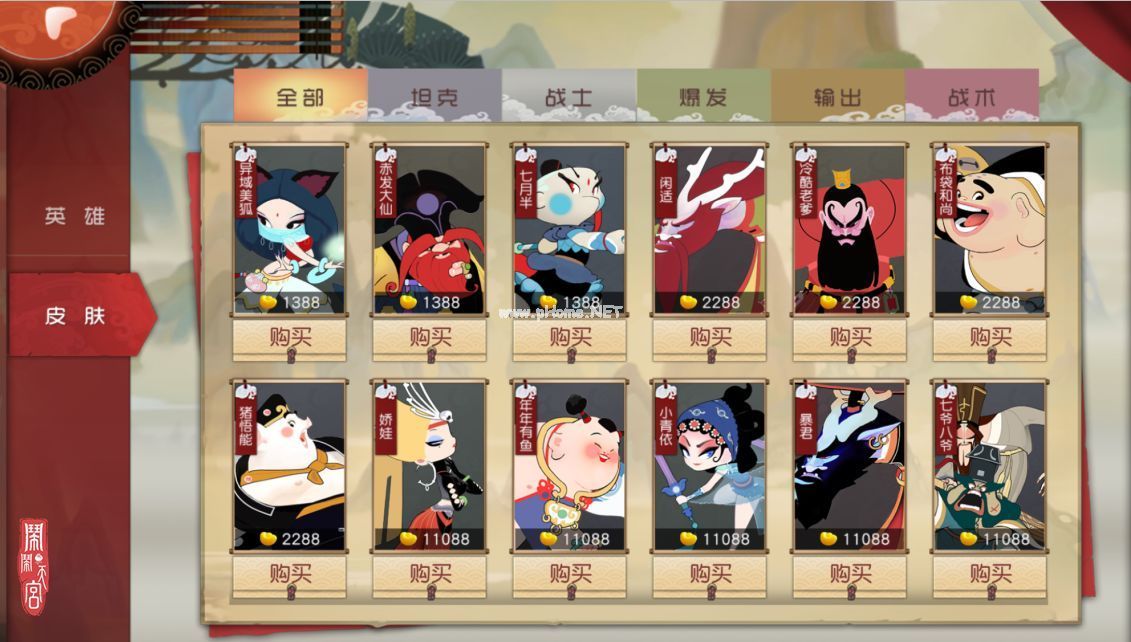Viewport: 1131px width, 642px height.
Task: Switch to the 全部 tab
Action: click(x=300, y=98)
